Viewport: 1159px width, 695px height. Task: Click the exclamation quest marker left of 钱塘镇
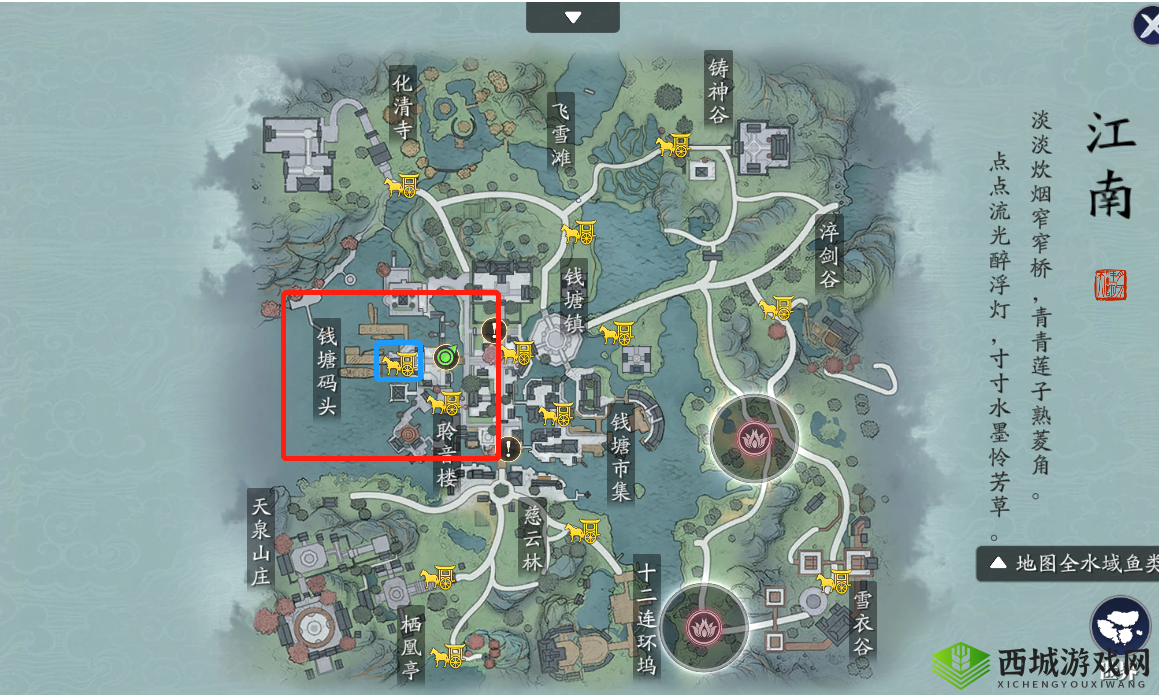tap(491, 329)
